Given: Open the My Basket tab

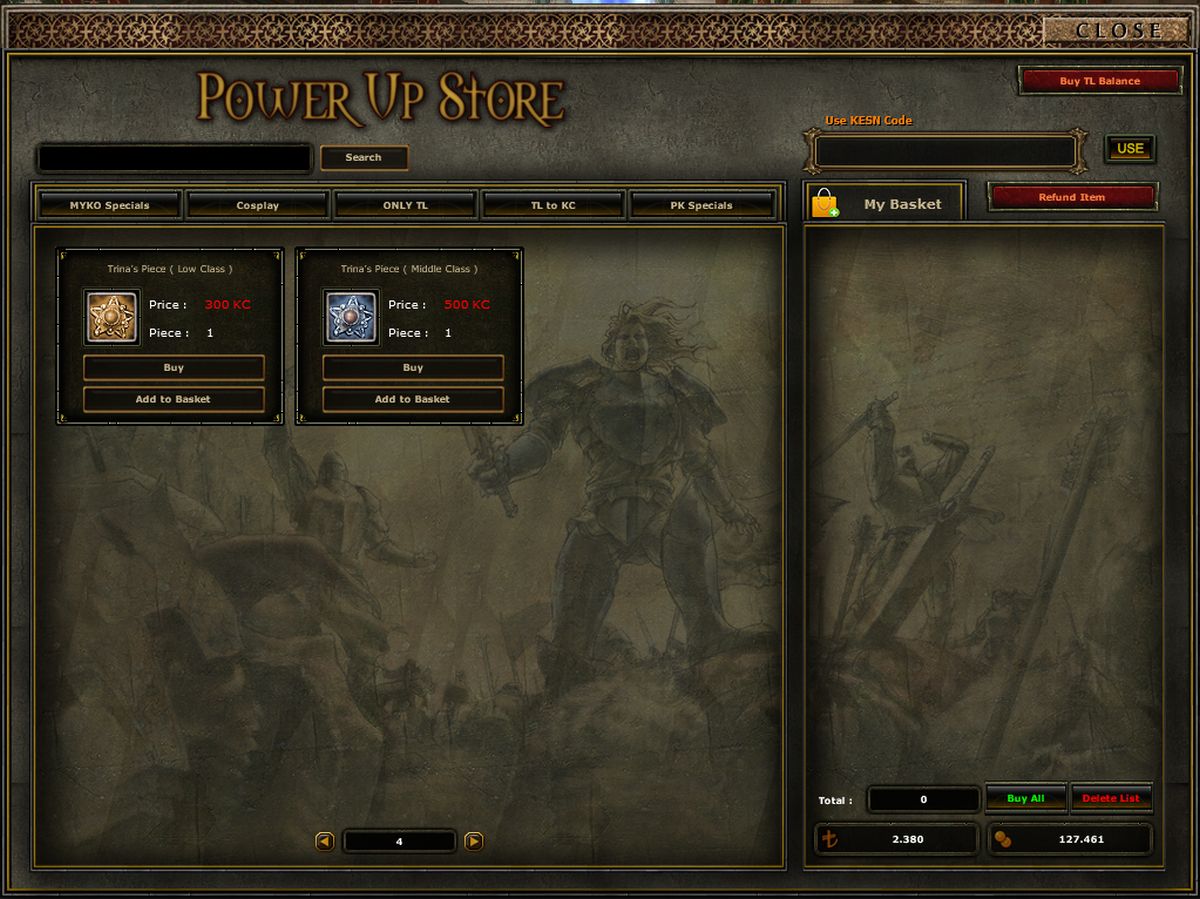Looking at the screenshot, I should pos(885,204).
